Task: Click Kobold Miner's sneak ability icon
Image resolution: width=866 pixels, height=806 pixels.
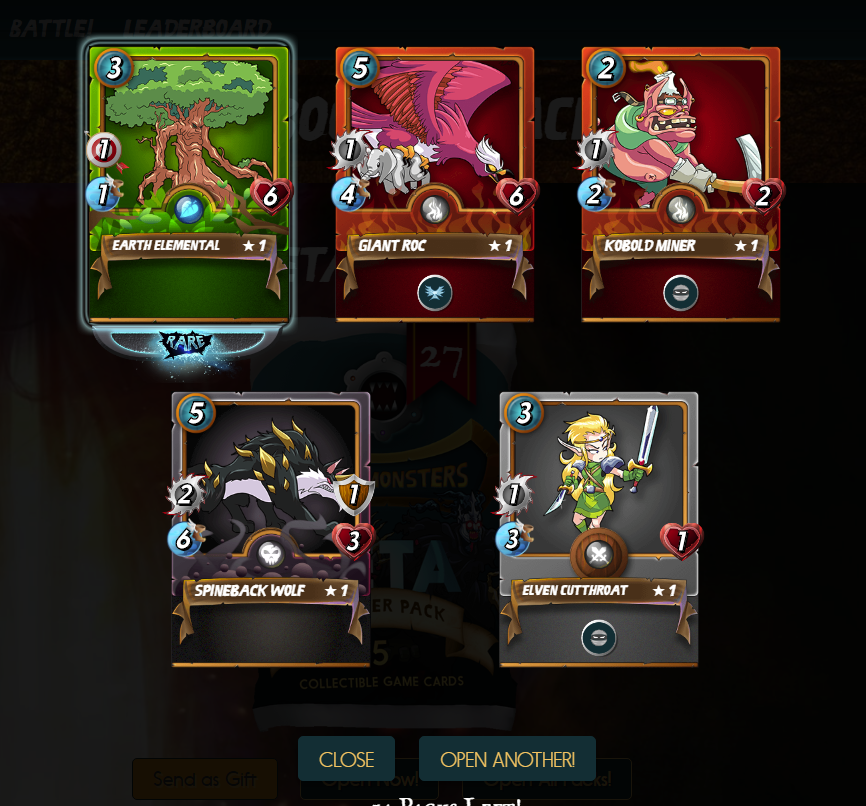Action: (681, 293)
